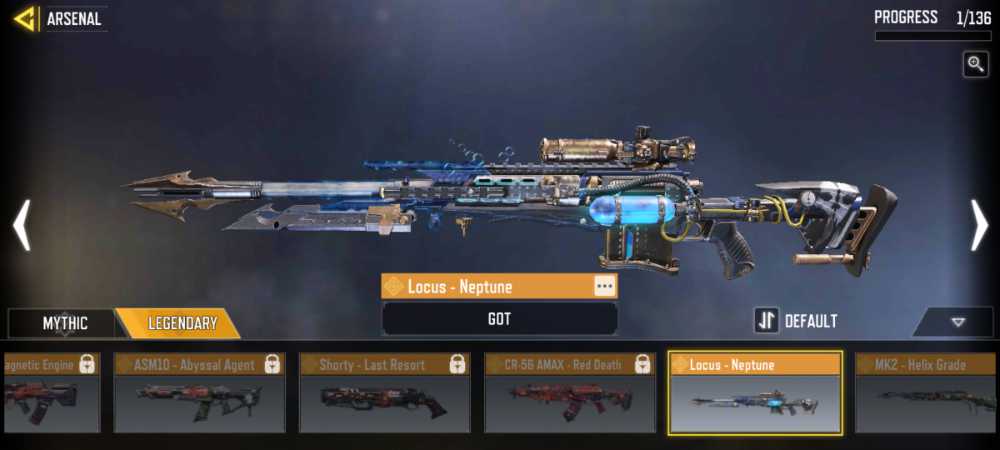Show the previous weapon with left arrow
This screenshot has width=1000, height=450.
pyautogui.click(x=21, y=225)
